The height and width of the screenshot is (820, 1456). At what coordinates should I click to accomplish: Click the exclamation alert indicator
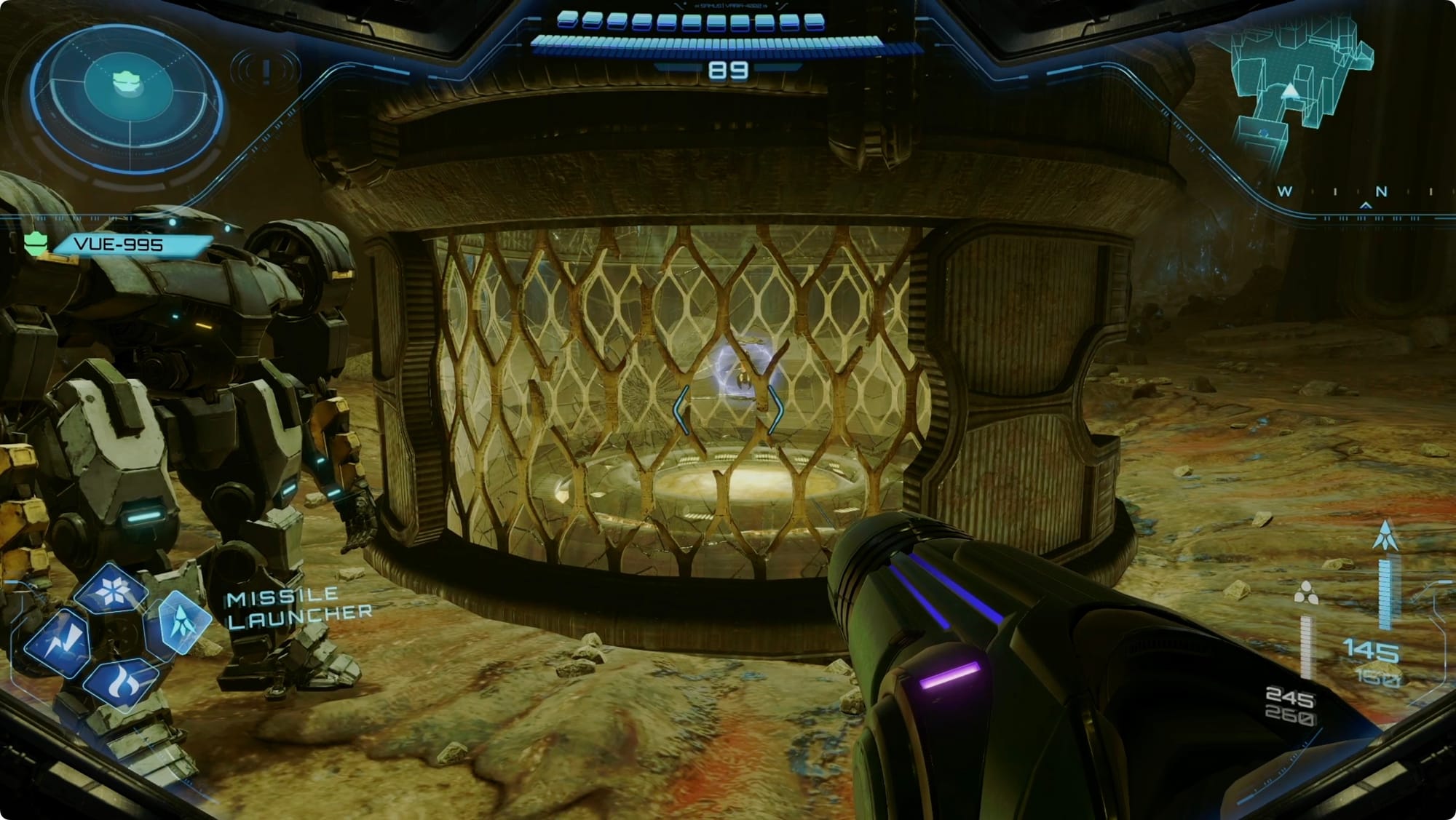click(x=266, y=71)
